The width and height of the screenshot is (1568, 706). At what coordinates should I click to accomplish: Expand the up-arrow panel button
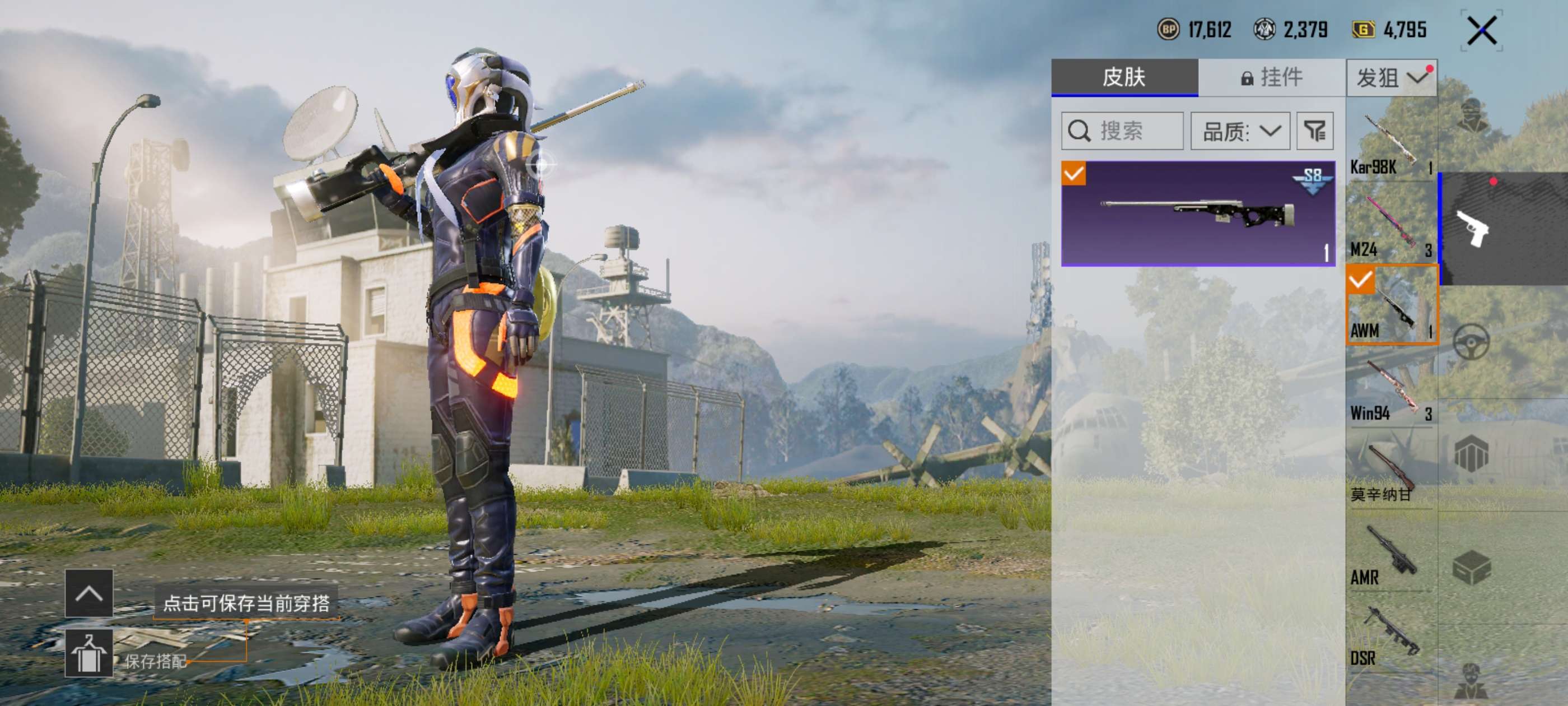(x=89, y=593)
